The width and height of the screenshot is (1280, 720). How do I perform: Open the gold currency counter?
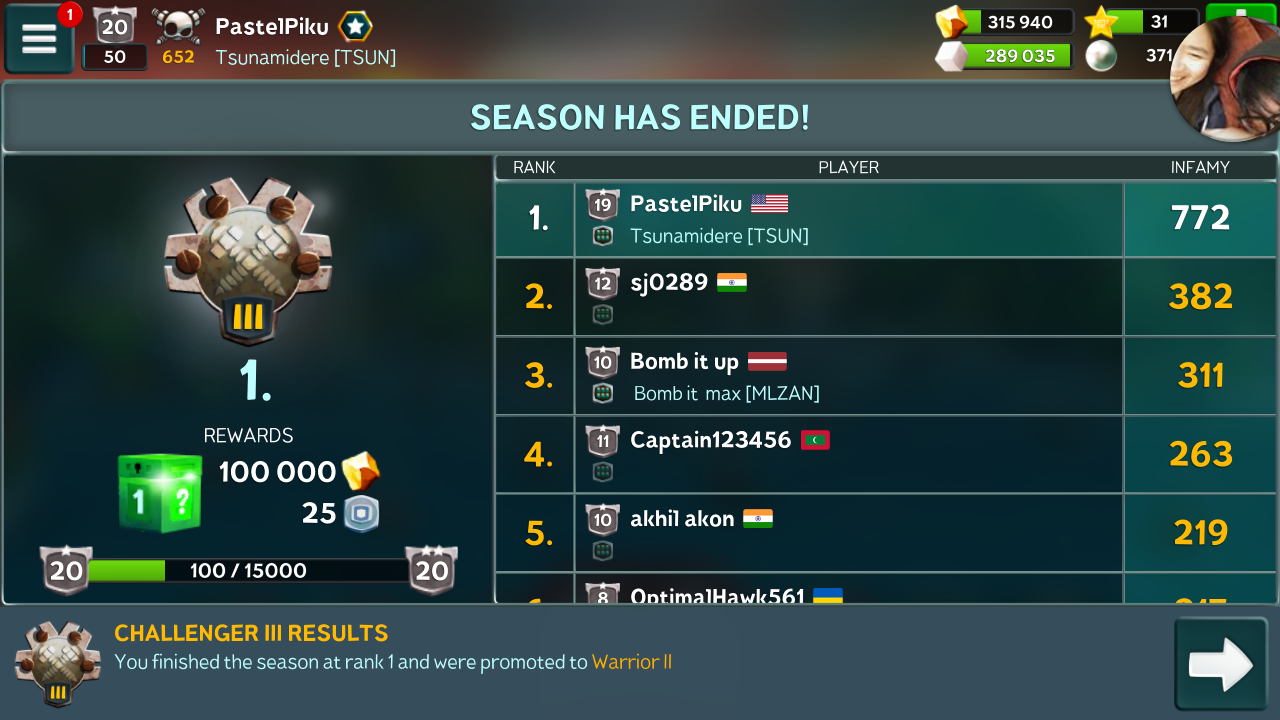1005,22
